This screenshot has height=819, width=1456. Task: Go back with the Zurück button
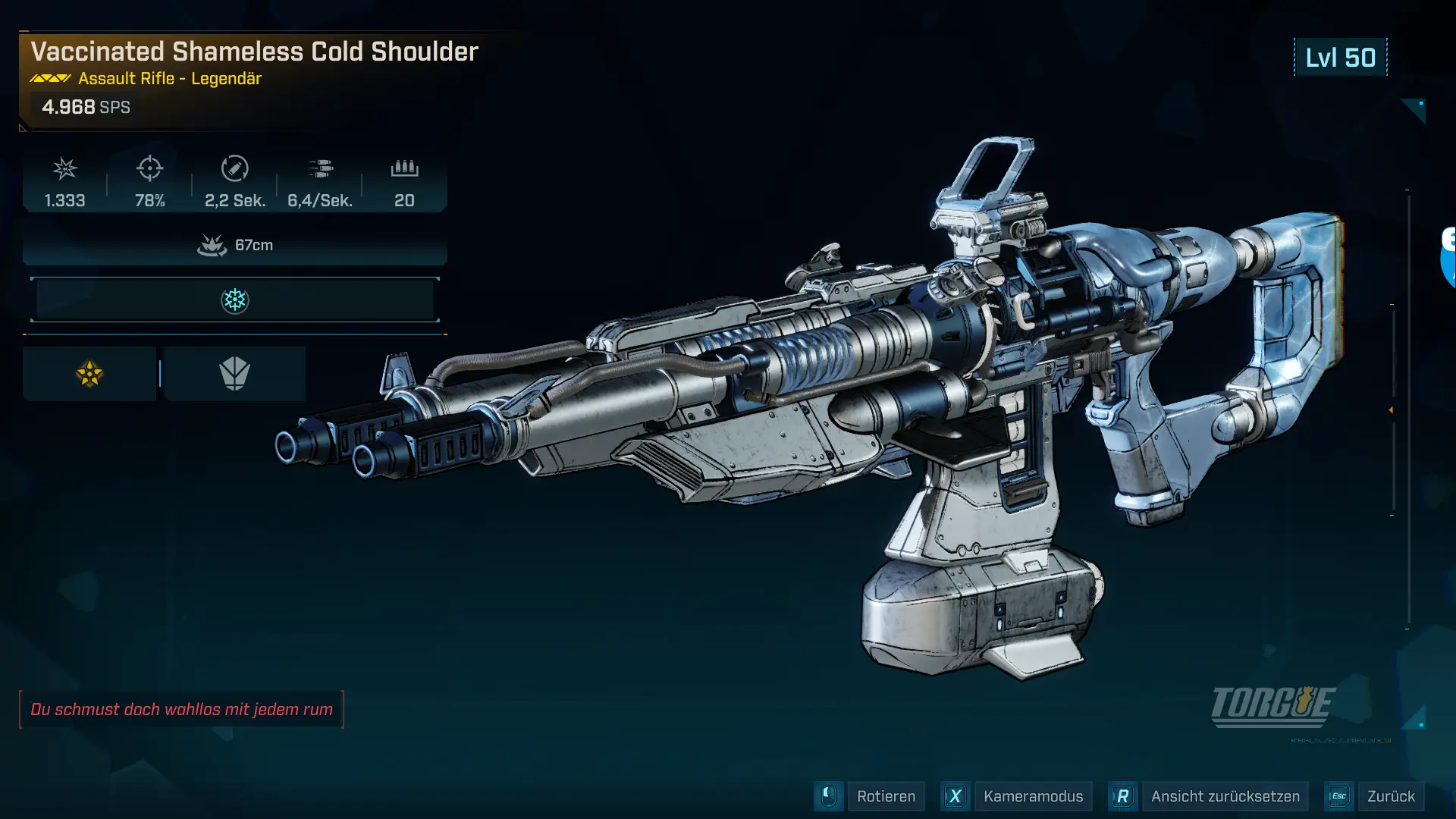(x=1390, y=796)
